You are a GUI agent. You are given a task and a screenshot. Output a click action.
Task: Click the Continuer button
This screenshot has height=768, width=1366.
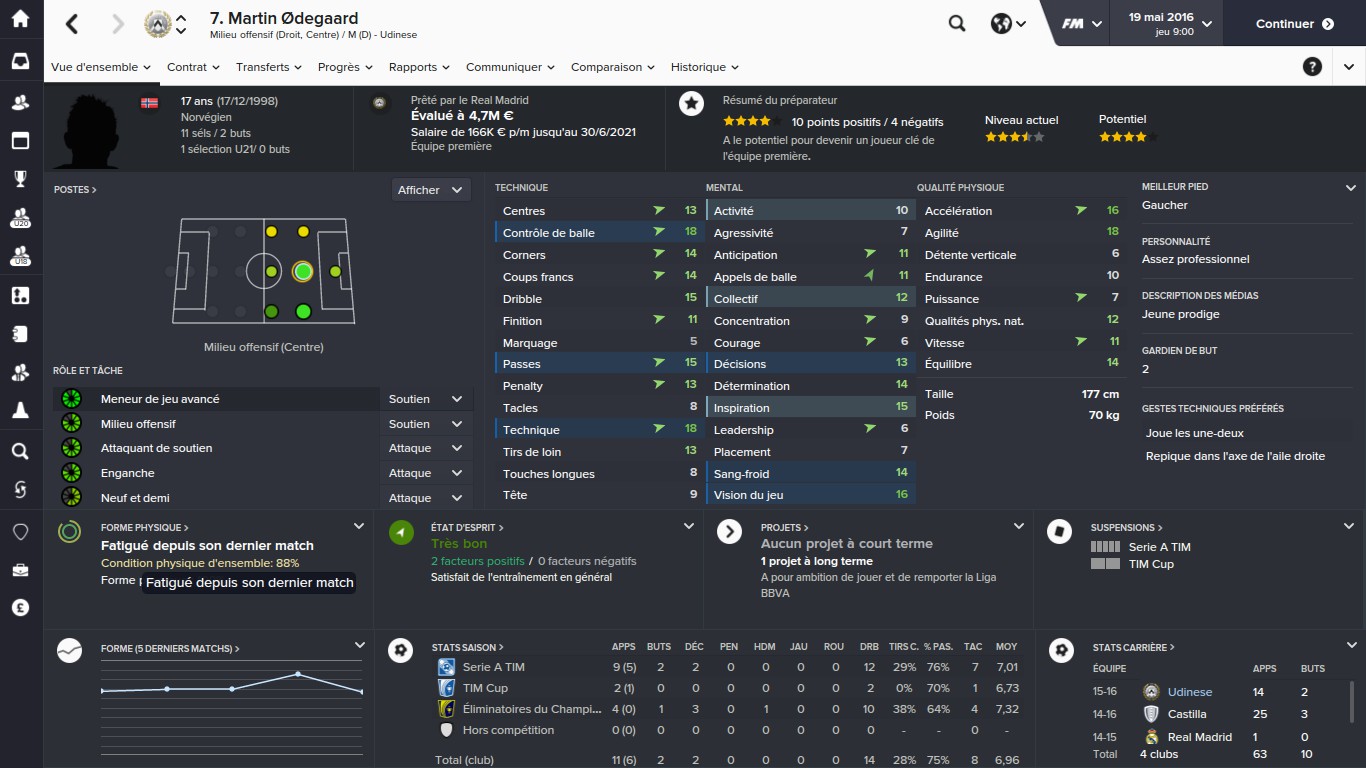pos(1294,24)
